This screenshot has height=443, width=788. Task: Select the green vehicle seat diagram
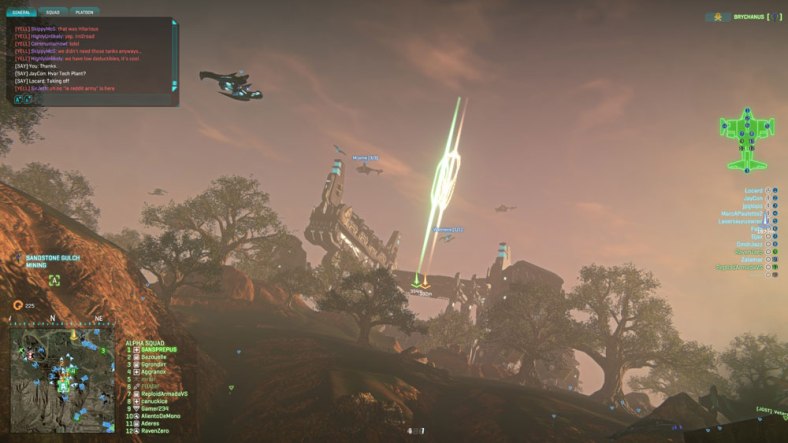746,140
